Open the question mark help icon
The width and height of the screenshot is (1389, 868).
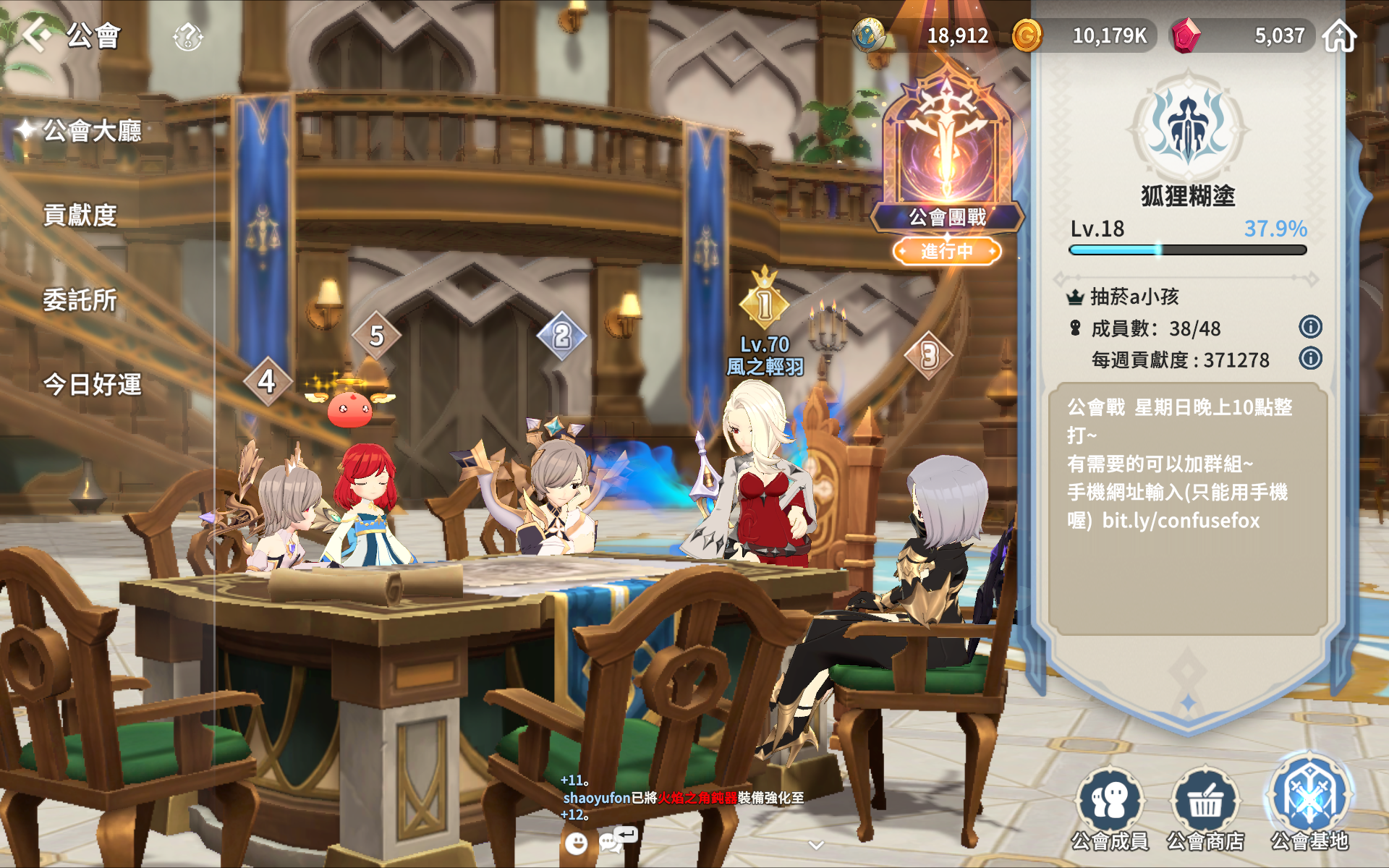tap(188, 36)
